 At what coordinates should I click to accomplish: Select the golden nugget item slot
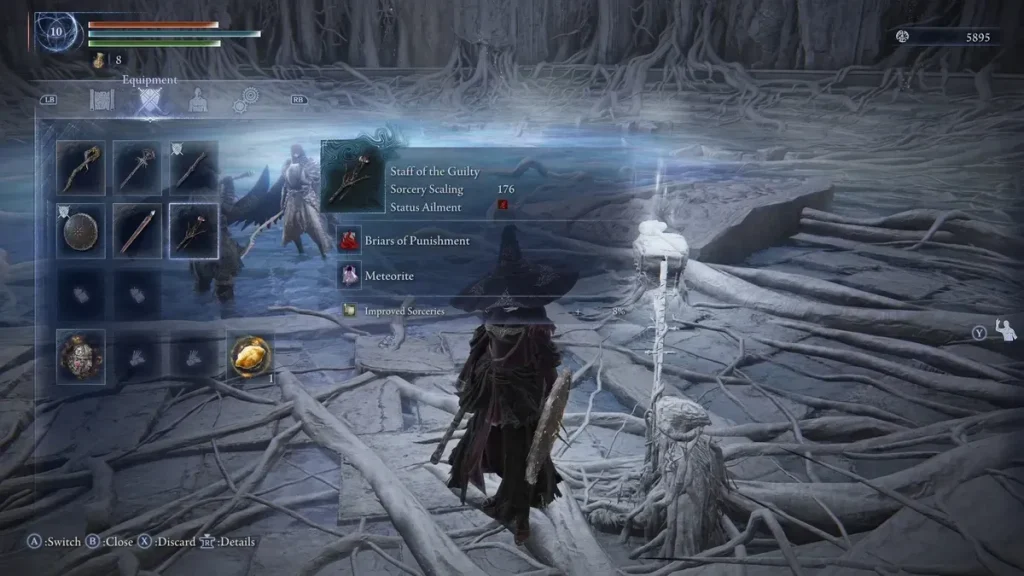(x=250, y=354)
